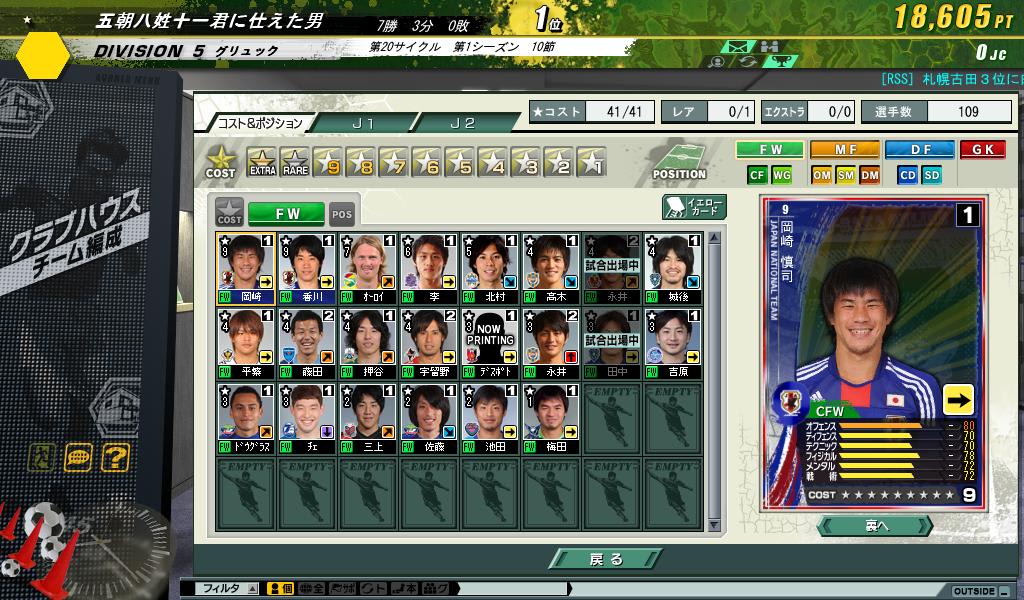1024x600 pixels.
Task: Filter by the GK position button
Action: (x=982, y=150)
